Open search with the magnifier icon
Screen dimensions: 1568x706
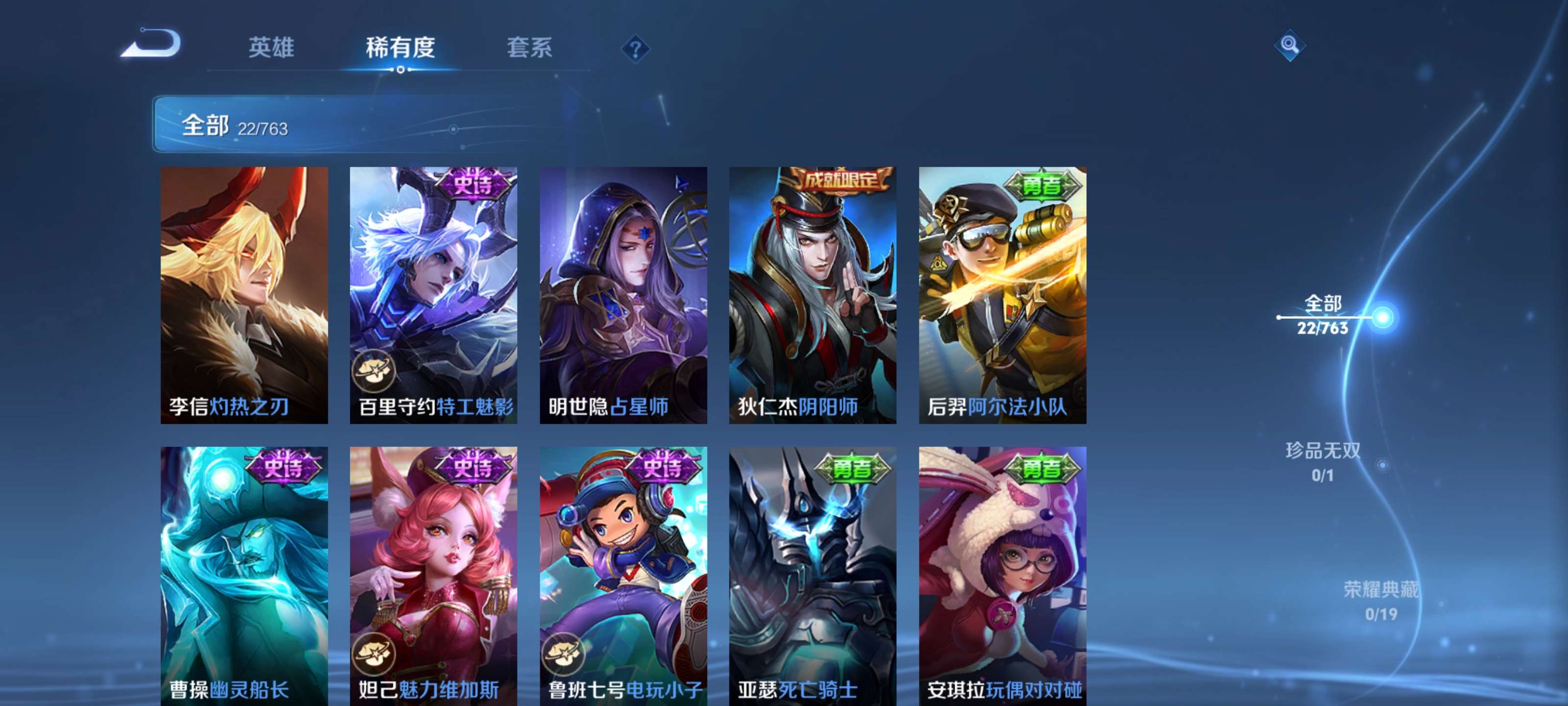pos(1291,46)
